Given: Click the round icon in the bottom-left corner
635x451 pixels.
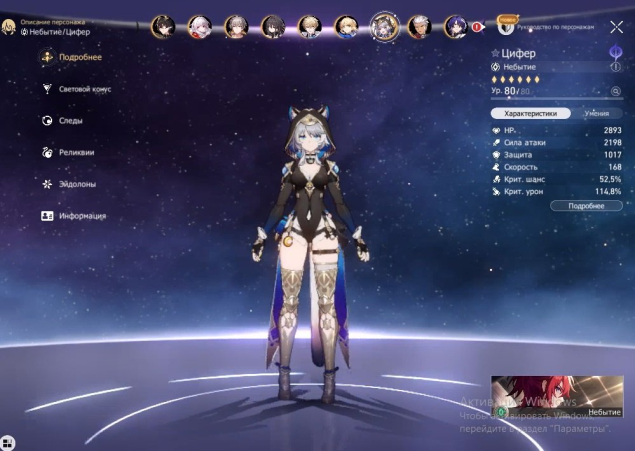Looking at the screenshot, I should coord(8,441).
